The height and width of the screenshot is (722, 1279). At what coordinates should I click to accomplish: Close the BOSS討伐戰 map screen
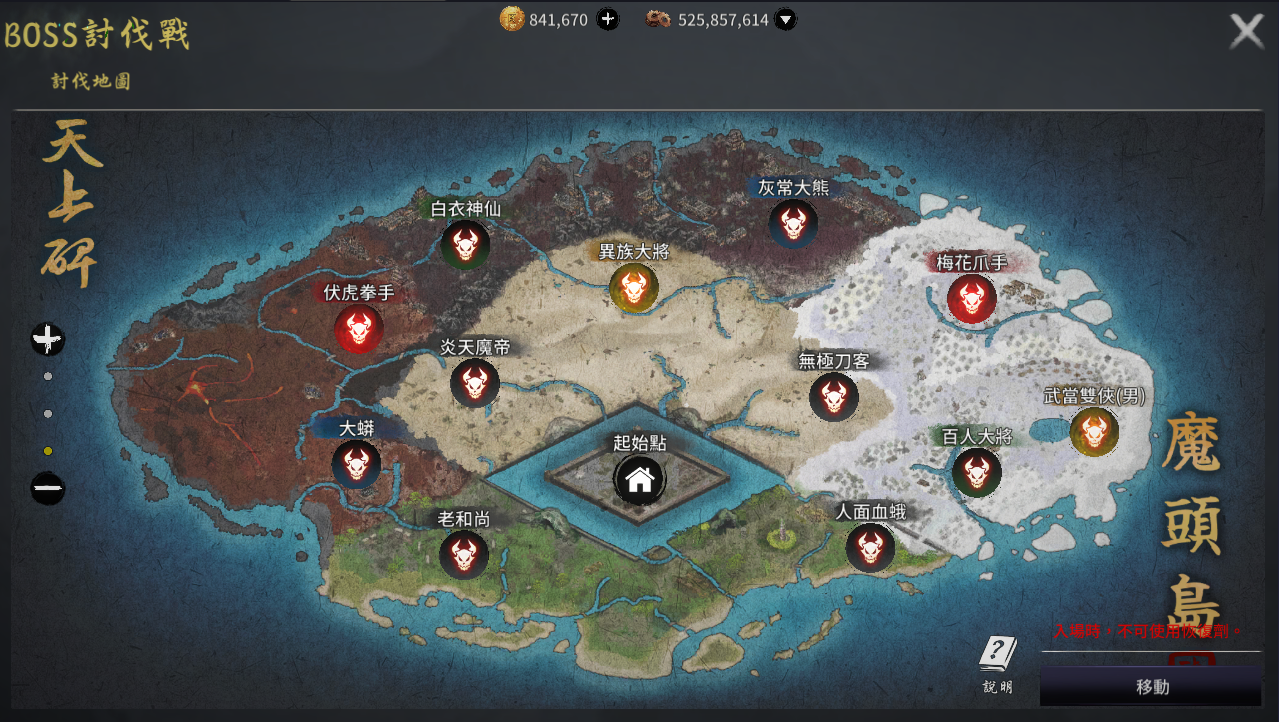(1246, 31)
